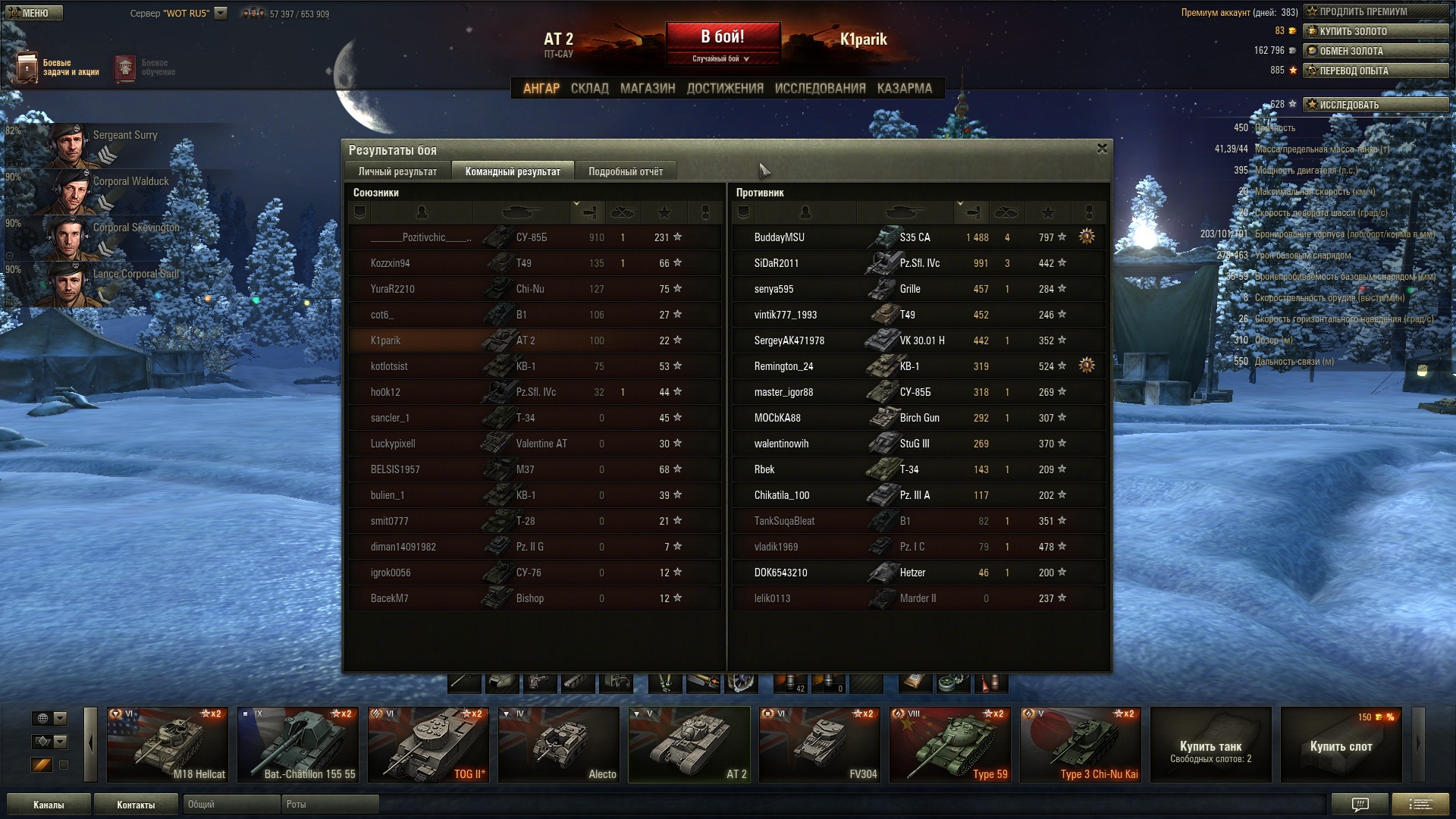Select the M18 Hellcat tank in carousel

(168, 744)
